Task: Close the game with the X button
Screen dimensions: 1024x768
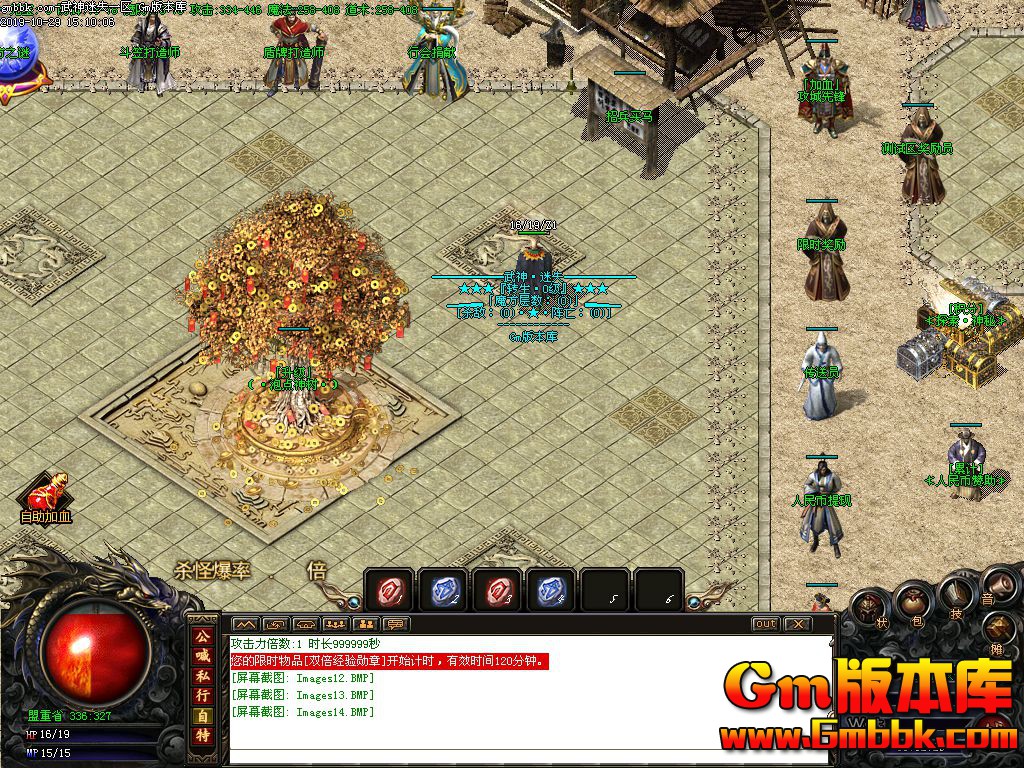Action: 796,624
